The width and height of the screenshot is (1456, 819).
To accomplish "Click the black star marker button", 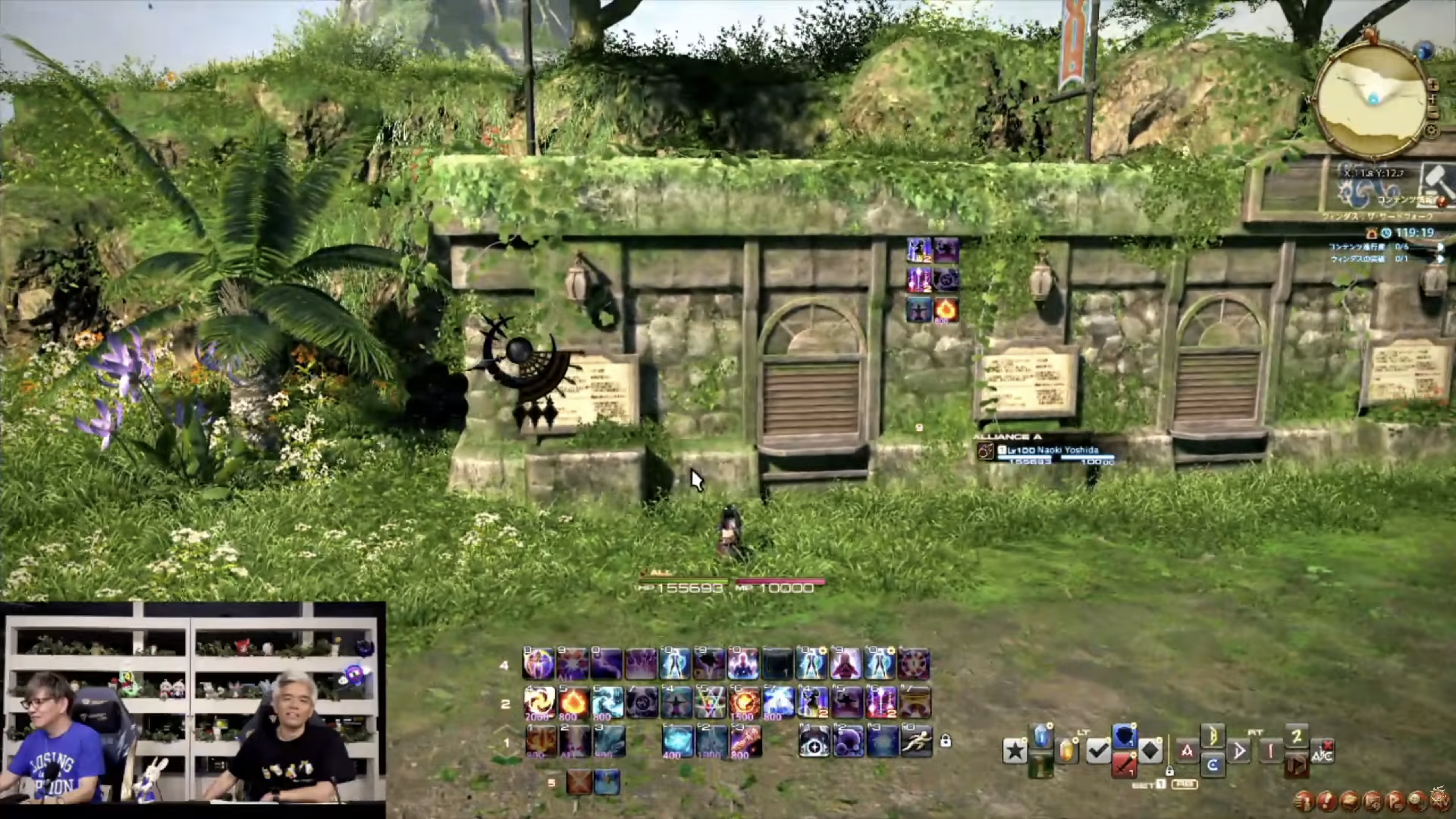I will tap(1015, 751).
